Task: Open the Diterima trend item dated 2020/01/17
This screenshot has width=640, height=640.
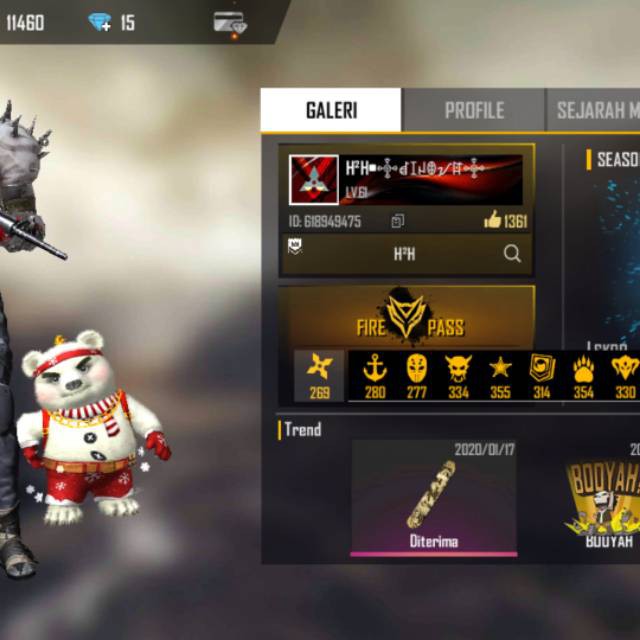Action: click(x=434, y=497)
